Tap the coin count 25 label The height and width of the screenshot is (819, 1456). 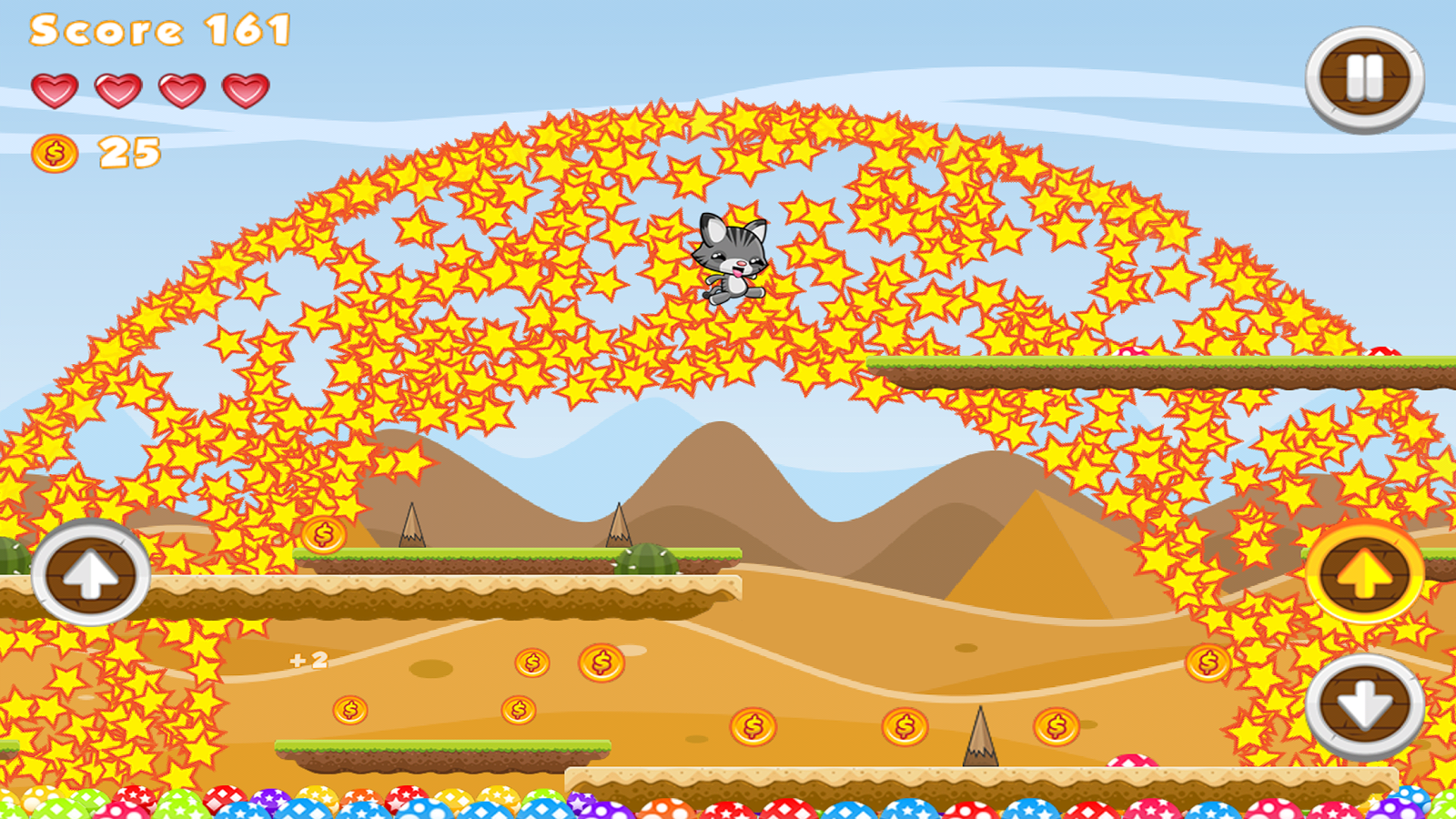click(x=127, y=150)
